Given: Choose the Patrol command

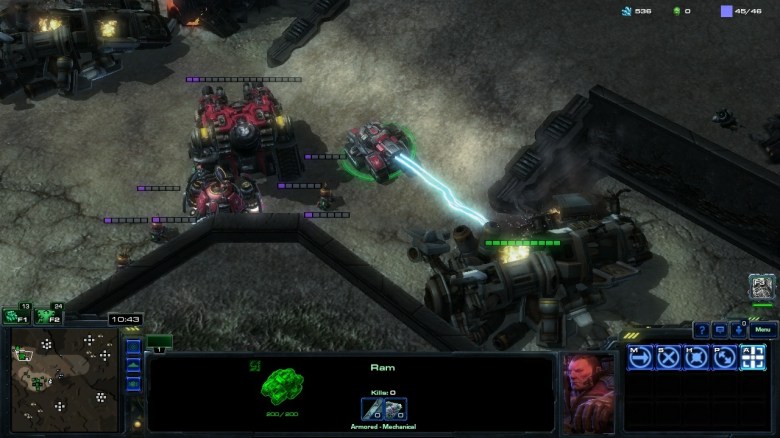Looking at the screenshot, I should click(x=725, y=357).
